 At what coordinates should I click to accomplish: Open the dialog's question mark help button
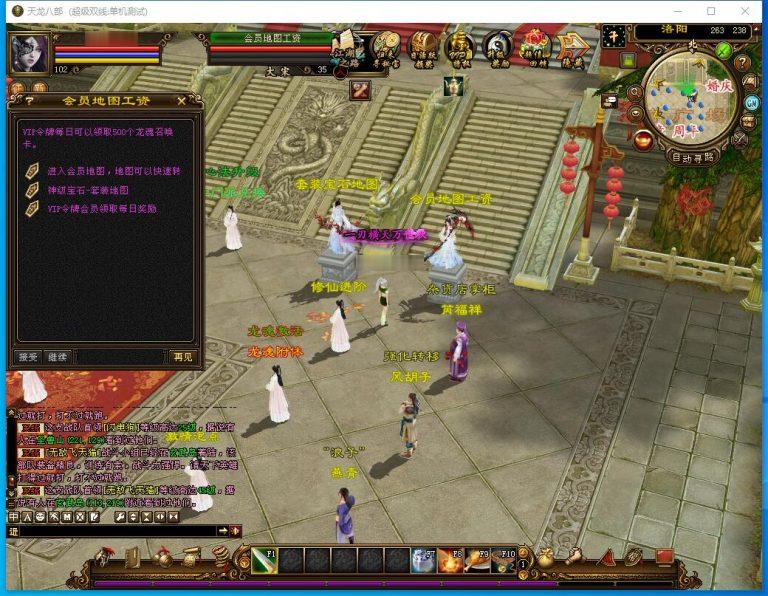pos(29,100)
